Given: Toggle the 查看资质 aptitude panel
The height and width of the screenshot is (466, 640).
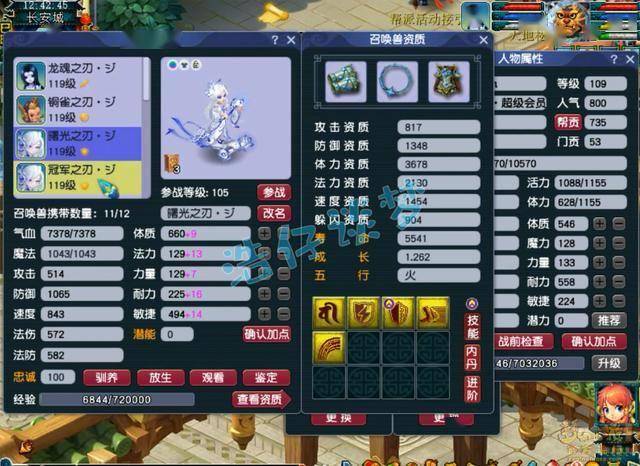Looking at the screenshot, I should (x=260, y=400).
